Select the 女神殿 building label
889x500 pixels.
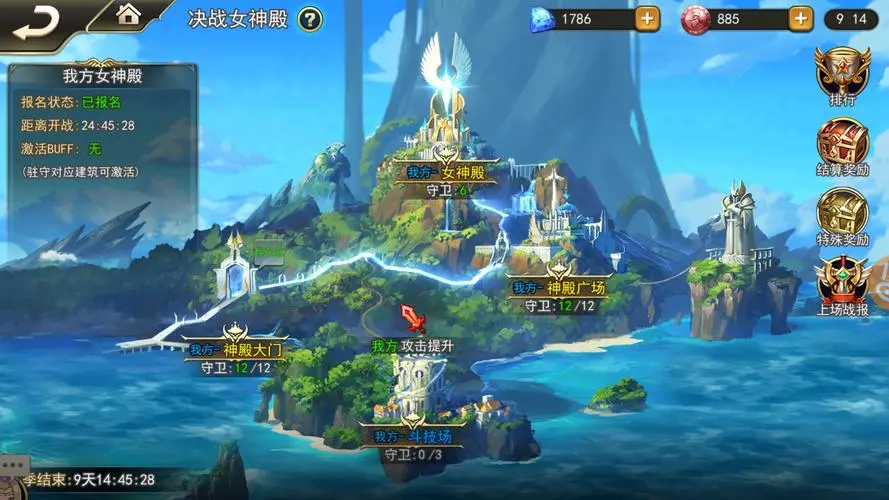tap(446, 172)
